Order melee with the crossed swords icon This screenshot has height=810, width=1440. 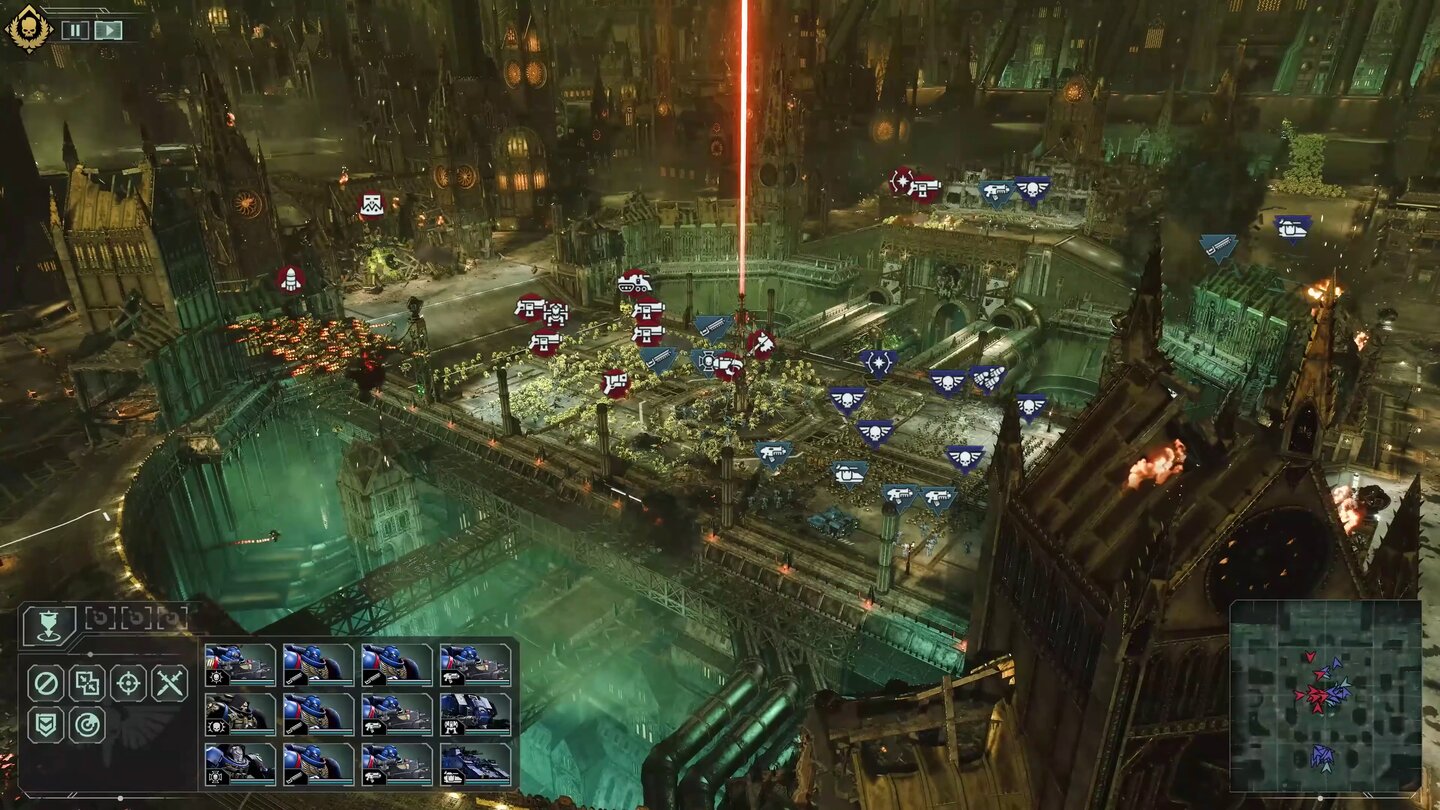(x=172, y=681)
